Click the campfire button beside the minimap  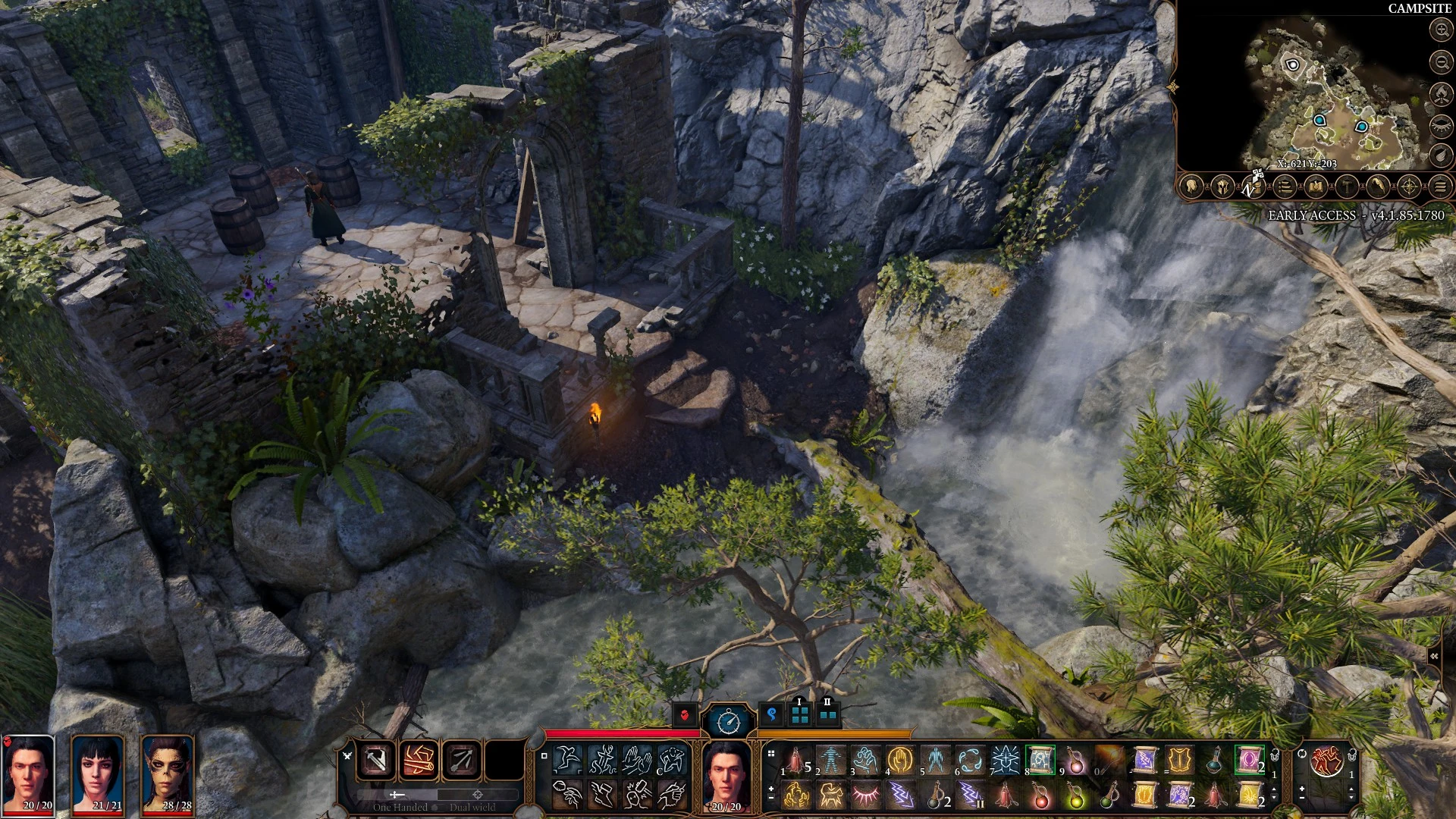[1441, 93]
